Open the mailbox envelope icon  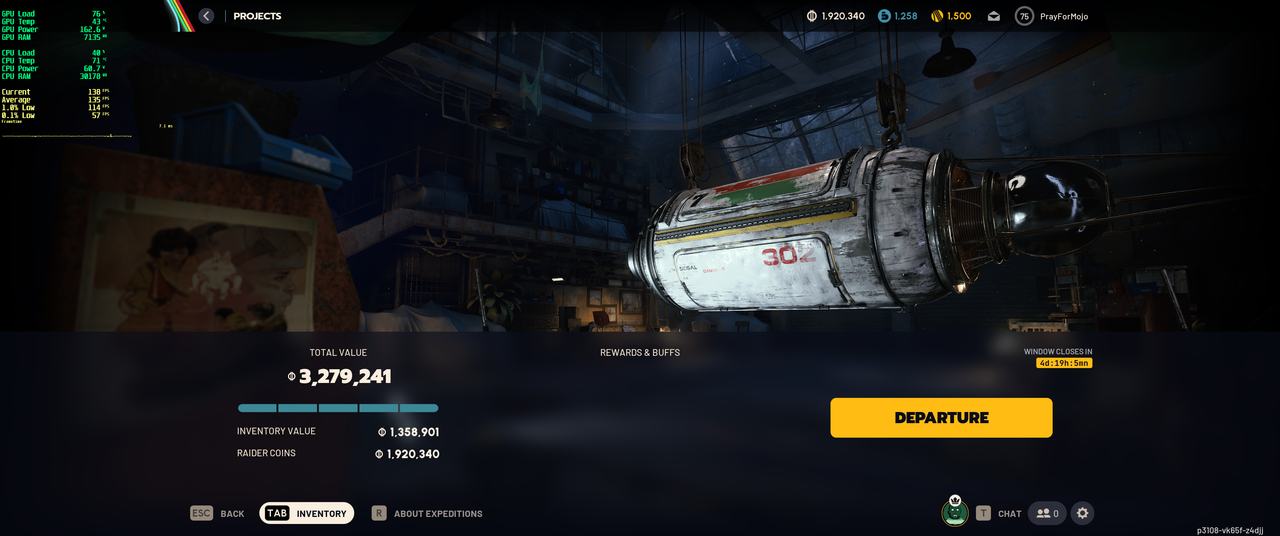point(994,16)
